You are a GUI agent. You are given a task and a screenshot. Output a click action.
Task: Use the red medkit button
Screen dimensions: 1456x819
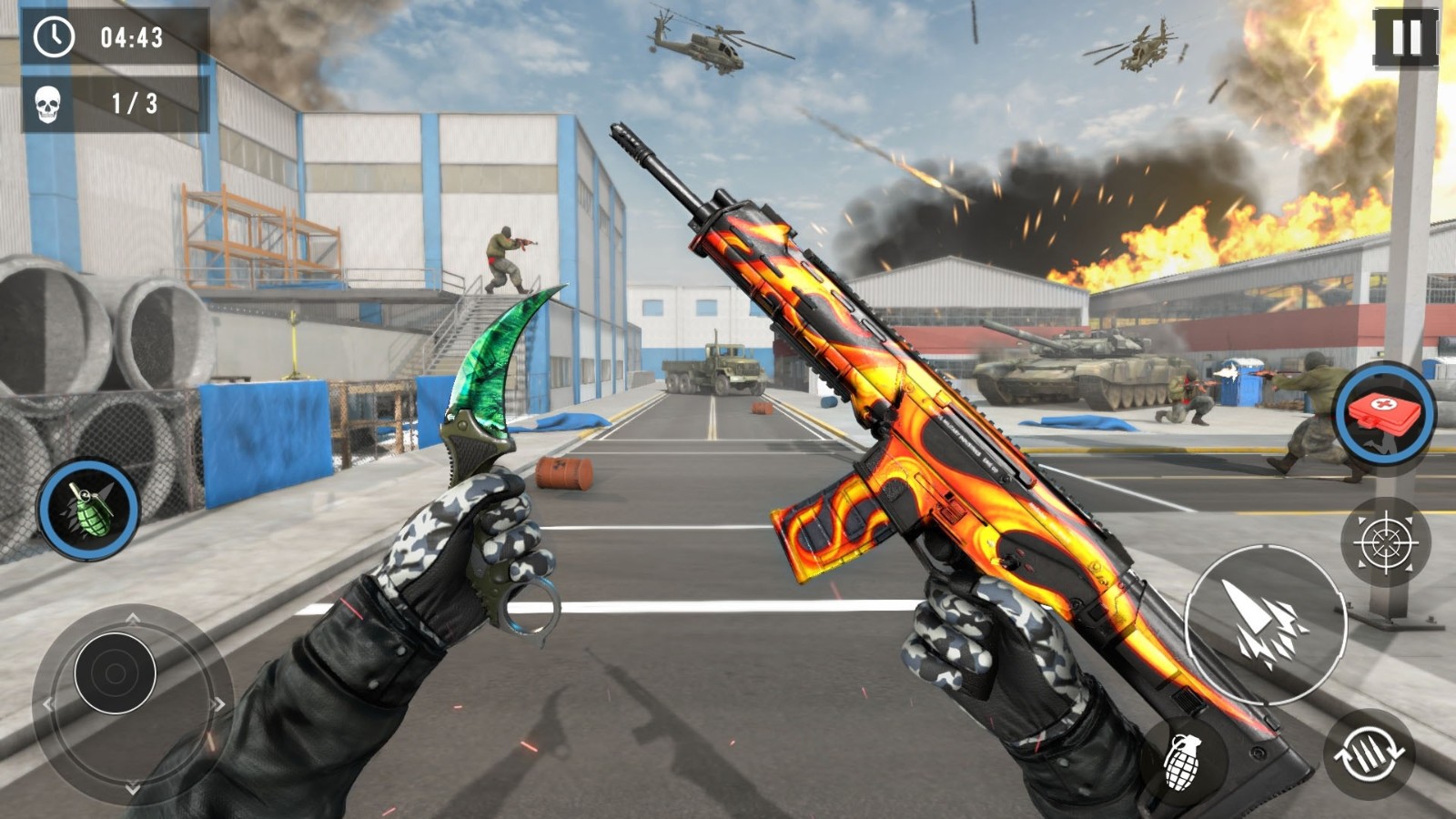1384,416
